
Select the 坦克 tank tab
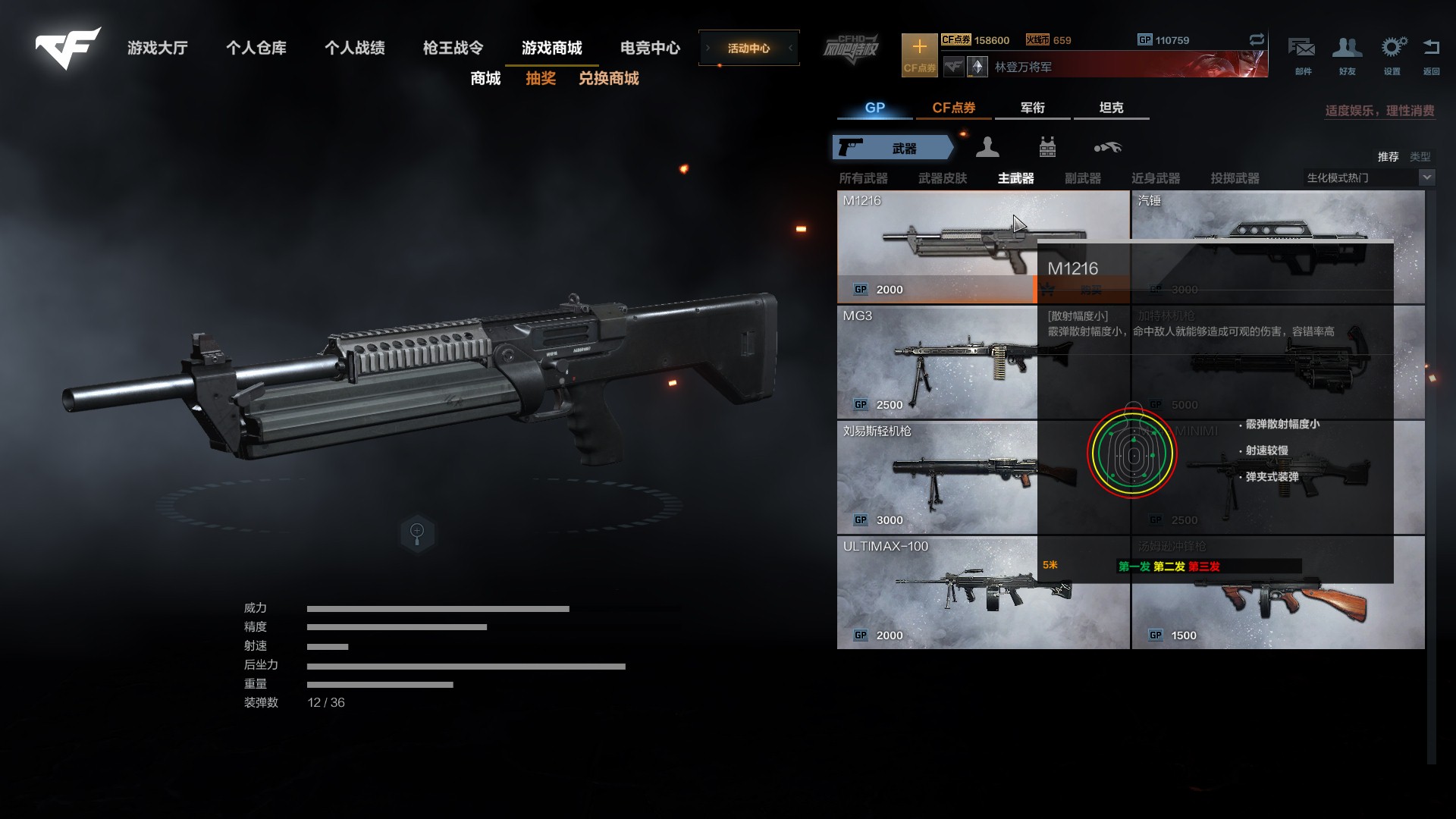[x=1111, y=108]
